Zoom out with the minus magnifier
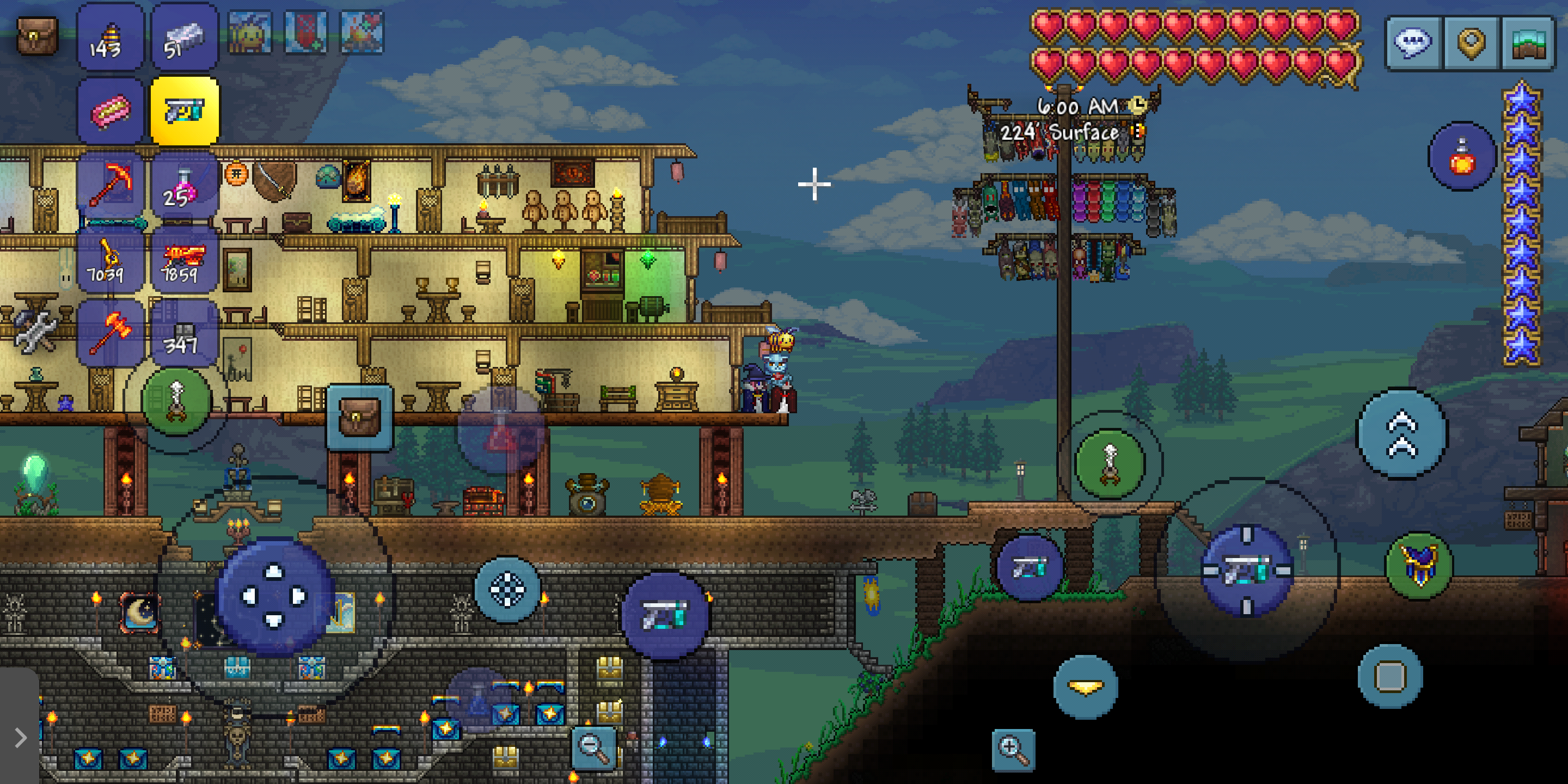 point(593,748)
